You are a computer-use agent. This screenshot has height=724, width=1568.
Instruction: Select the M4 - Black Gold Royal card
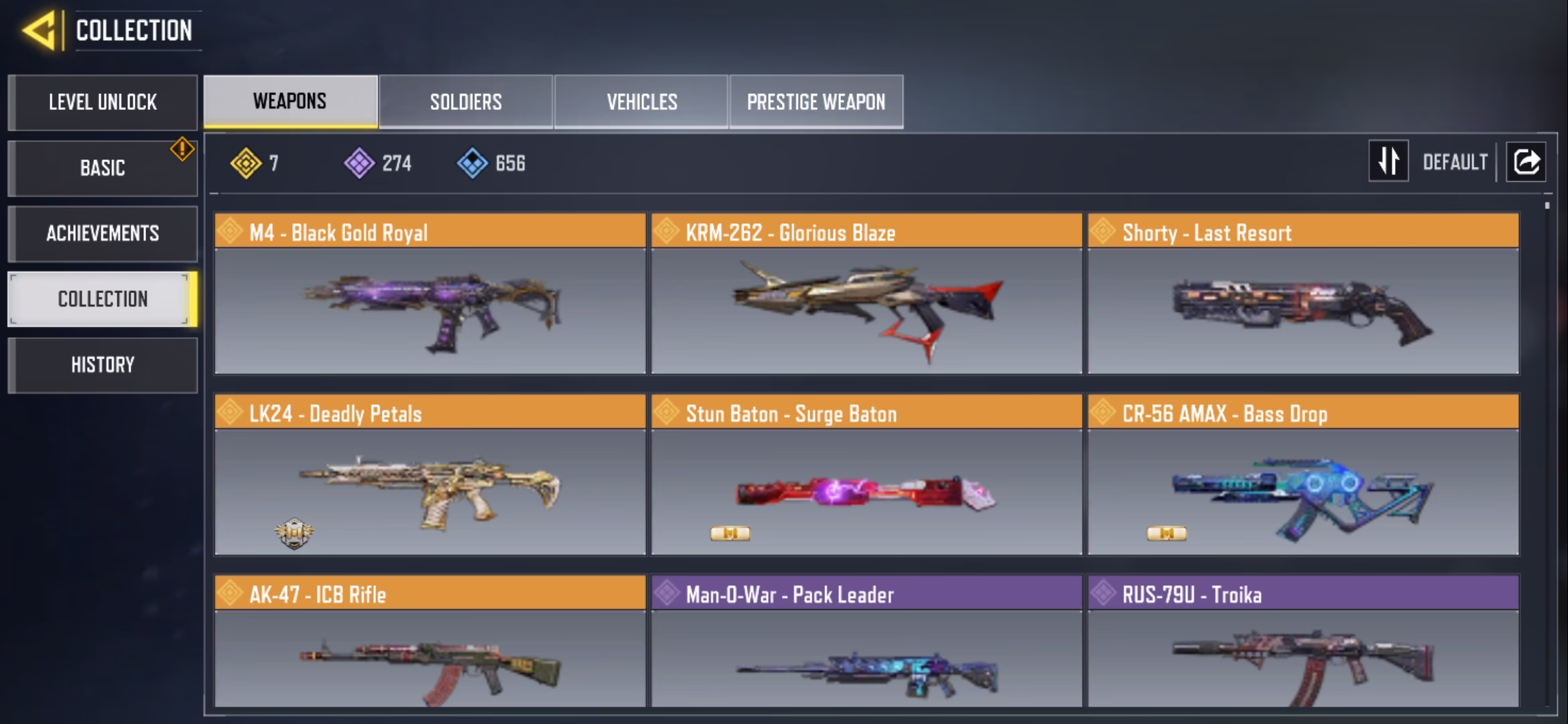pyautogui.click(x=430, y=294)
